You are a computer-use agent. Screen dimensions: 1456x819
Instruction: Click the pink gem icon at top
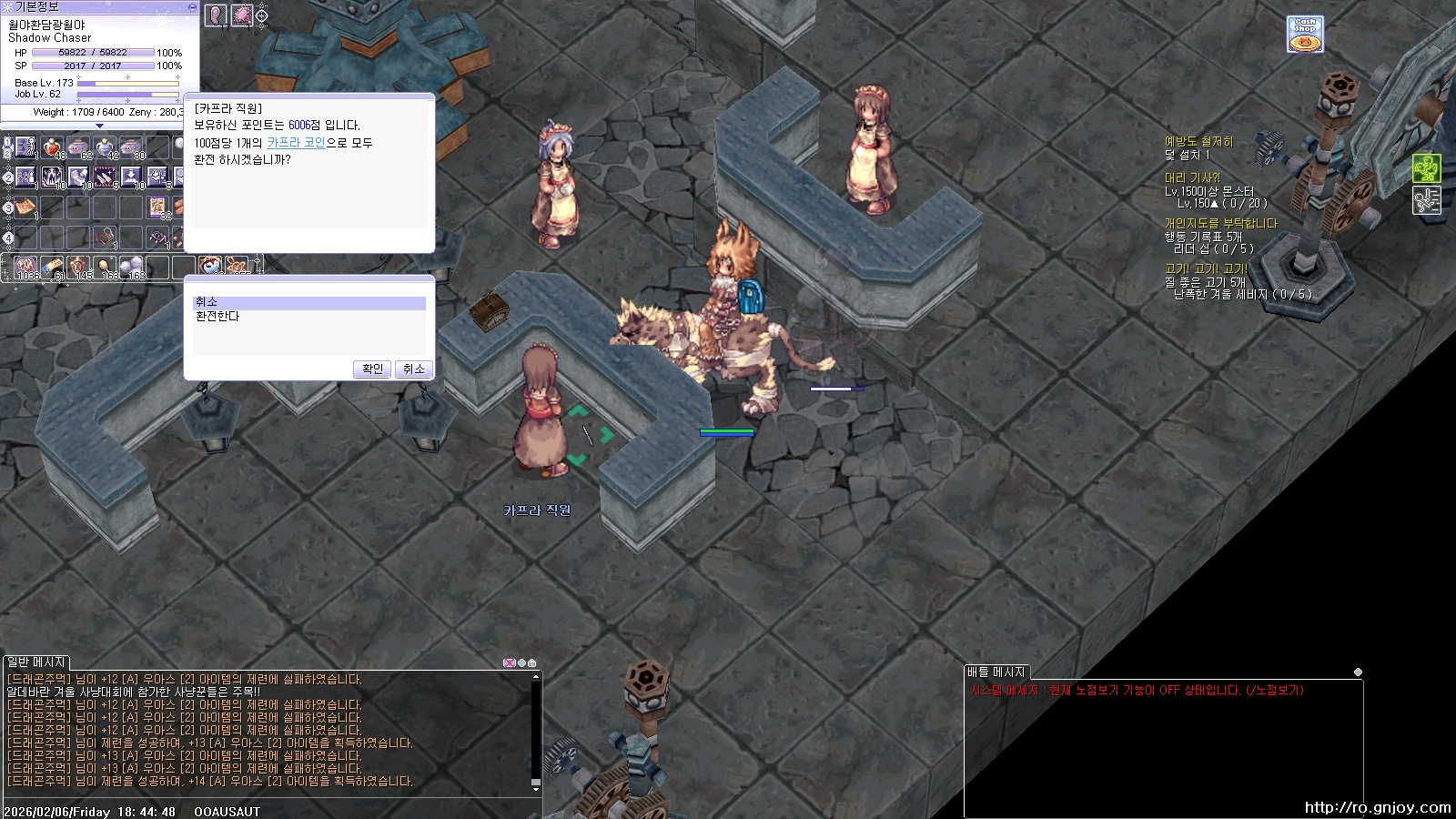tap(242, 15)
